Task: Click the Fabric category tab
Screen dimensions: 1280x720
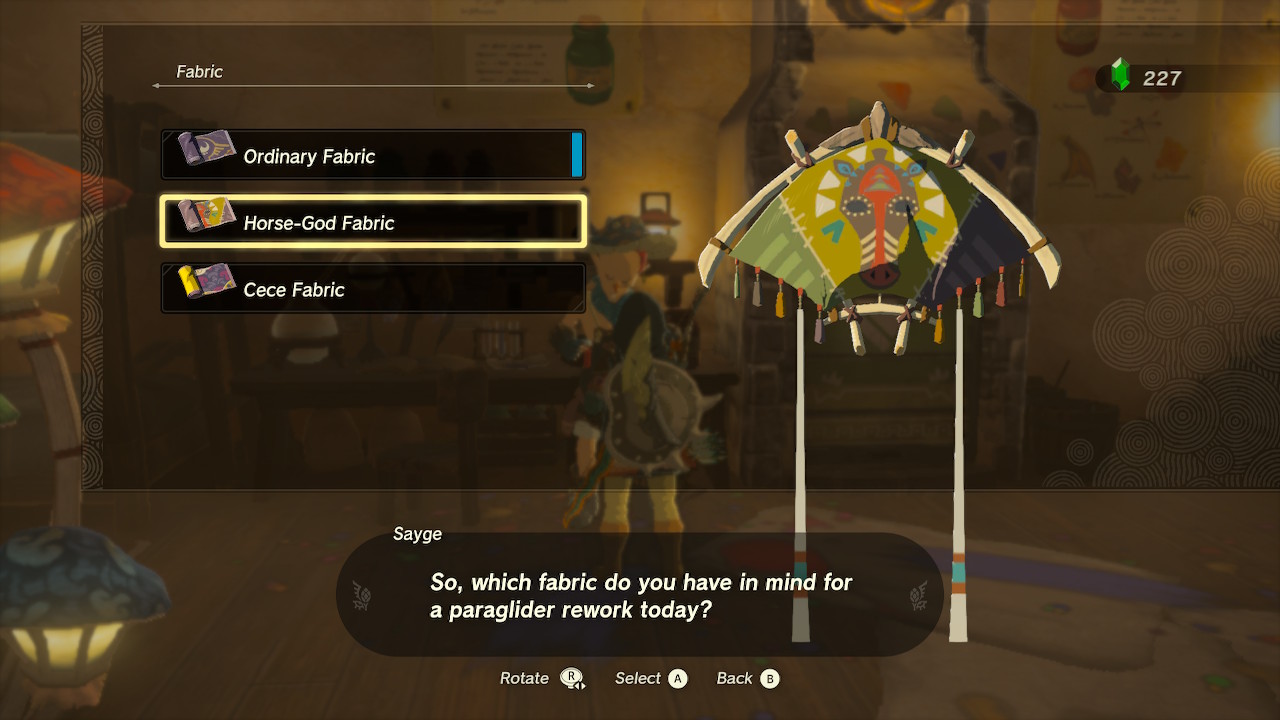Action: pos(199,71)
